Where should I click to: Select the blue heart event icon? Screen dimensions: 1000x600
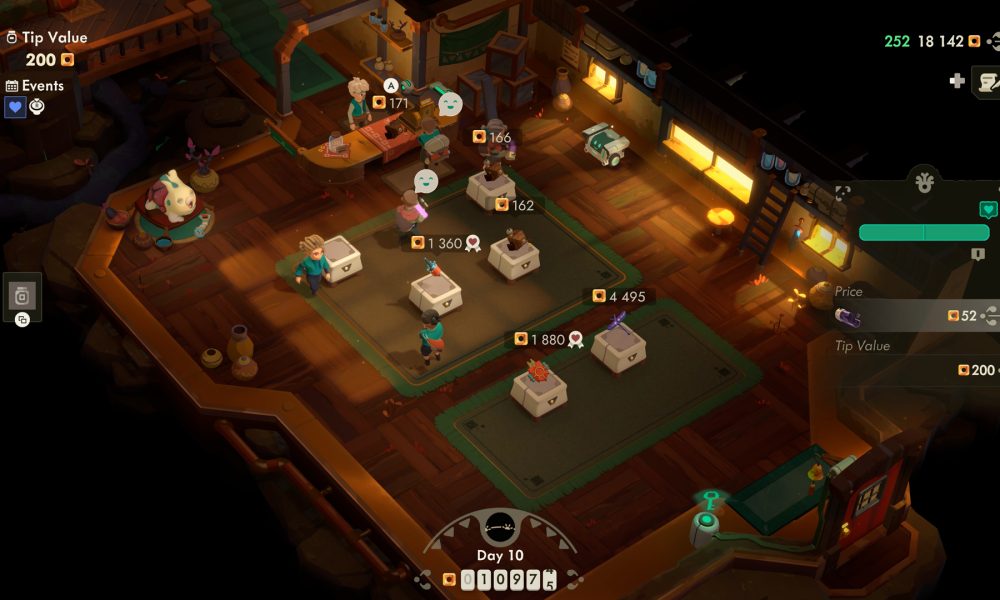tap(15, 107)
